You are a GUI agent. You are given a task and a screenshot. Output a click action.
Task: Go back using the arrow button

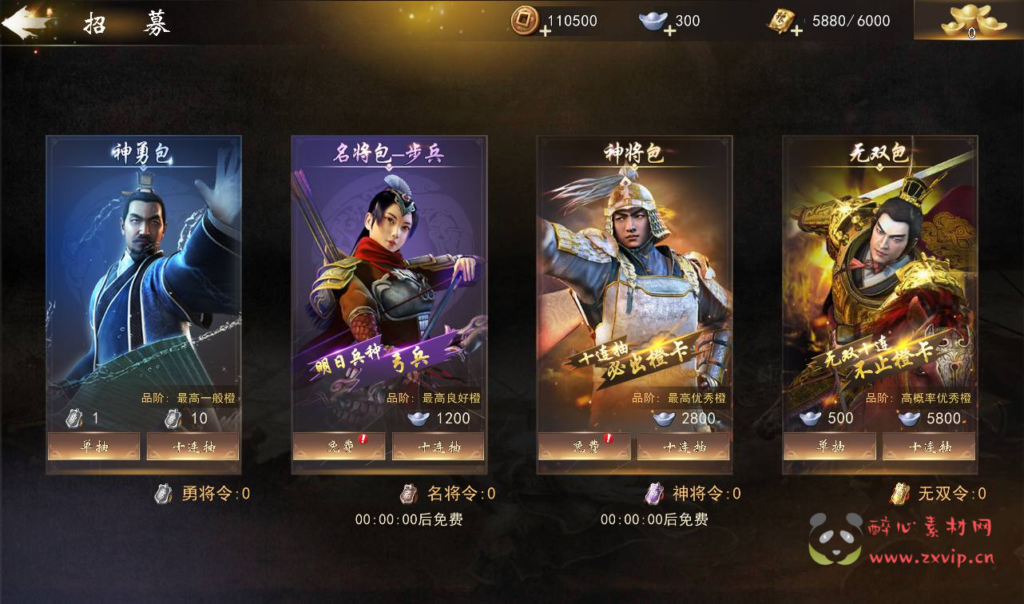[x=25, y=22]
